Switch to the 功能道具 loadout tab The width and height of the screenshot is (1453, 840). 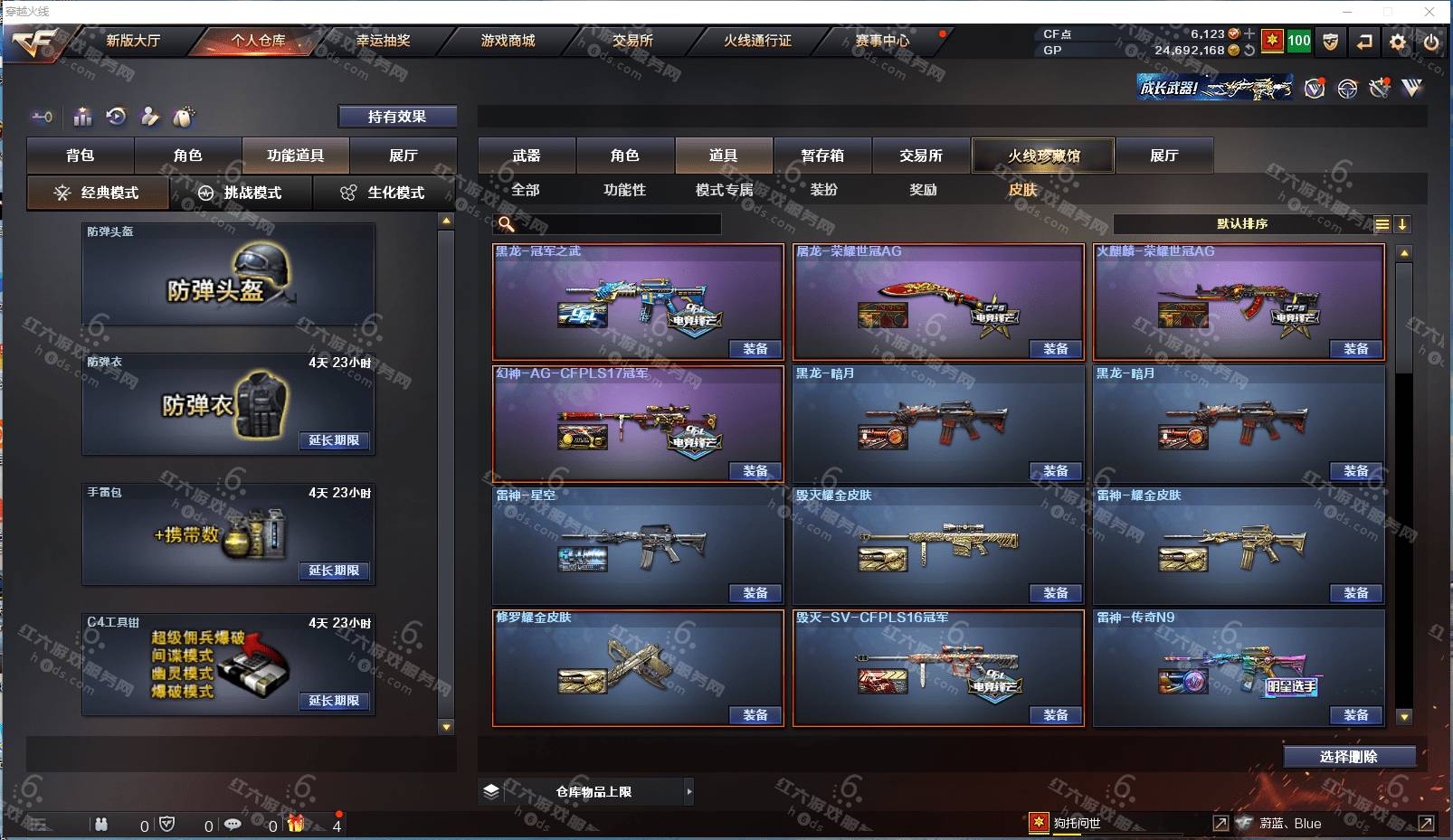pyautogui.click(x=295, y=156)
